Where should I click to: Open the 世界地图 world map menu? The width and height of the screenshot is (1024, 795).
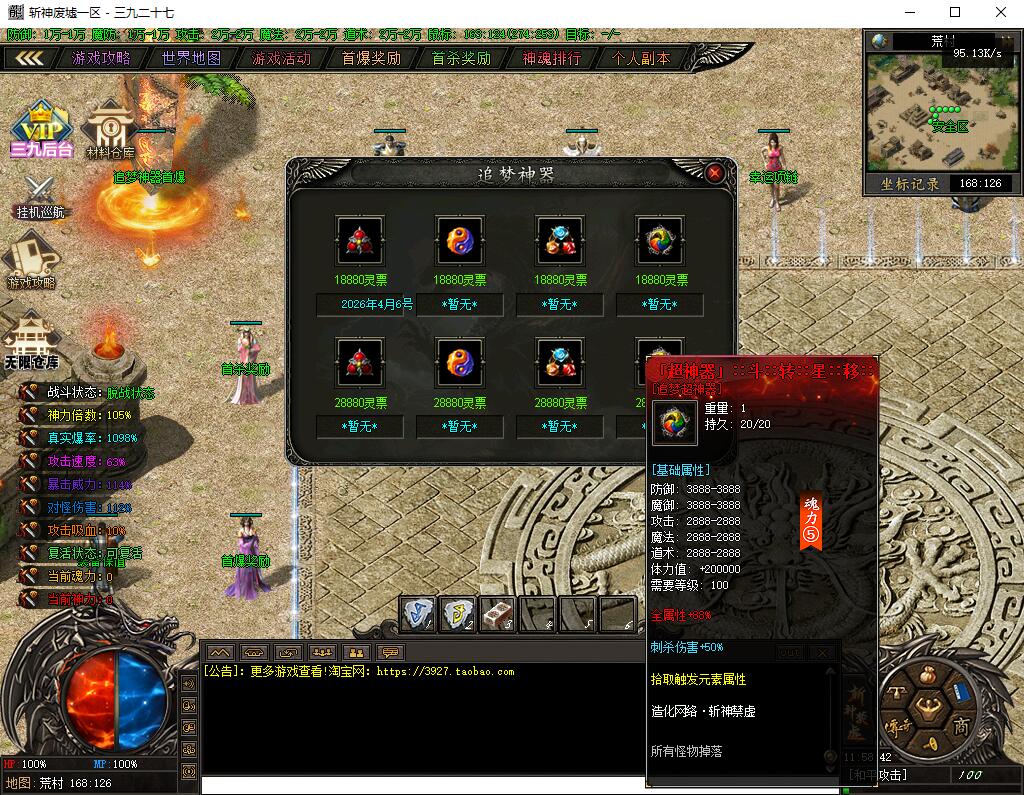pyautogui.click(x=191, y=58)
